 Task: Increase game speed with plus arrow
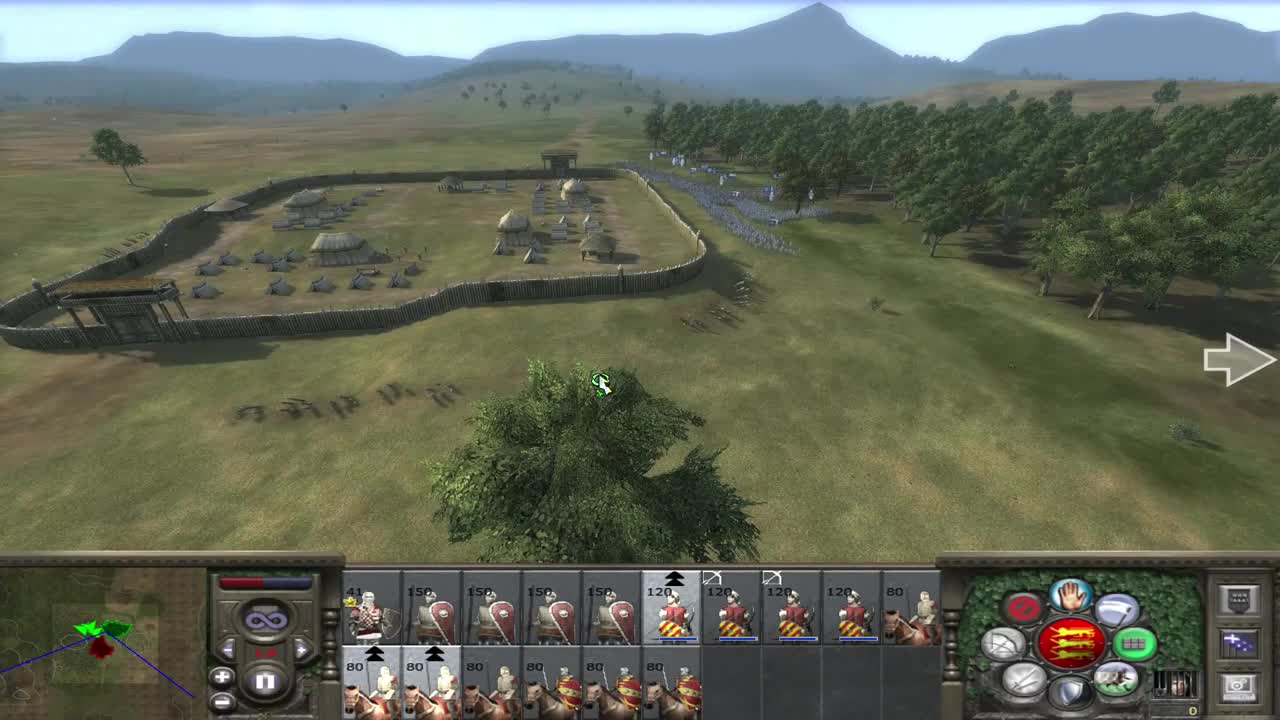pos(302,649)
